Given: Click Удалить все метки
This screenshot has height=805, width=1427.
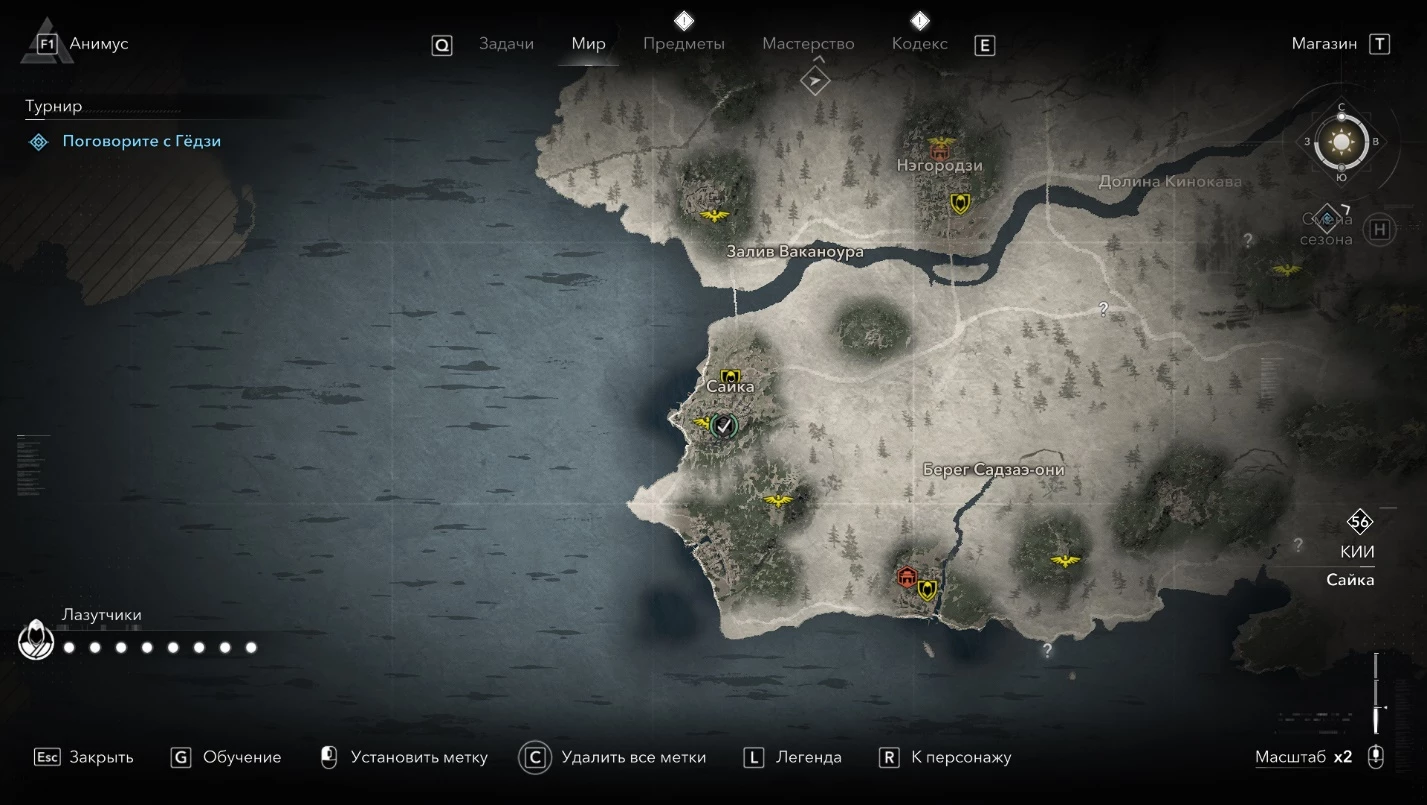Looking at the screenshot, I should pos(633,757).
